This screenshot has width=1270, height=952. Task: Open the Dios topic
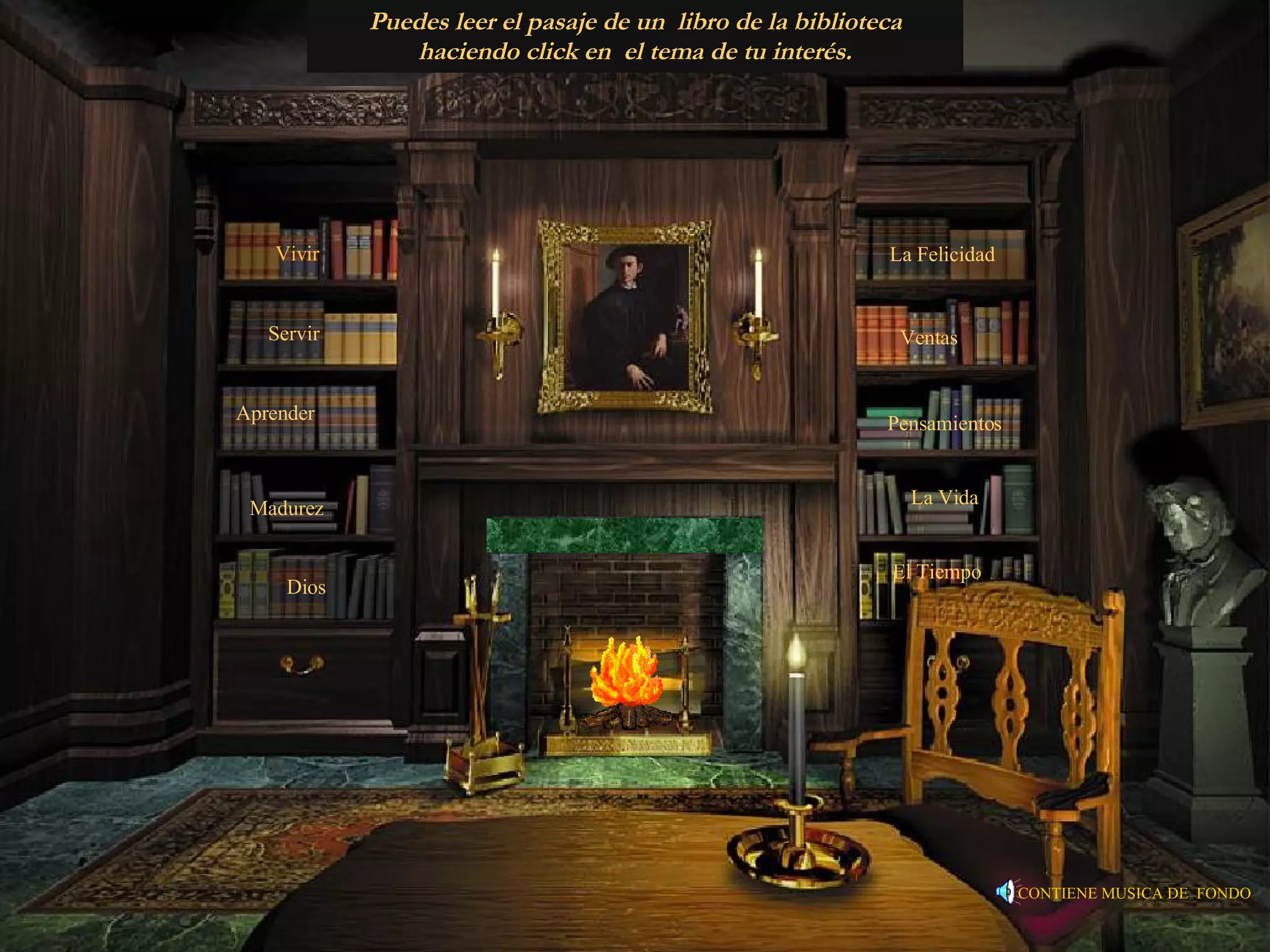click(x=306, y=588)
